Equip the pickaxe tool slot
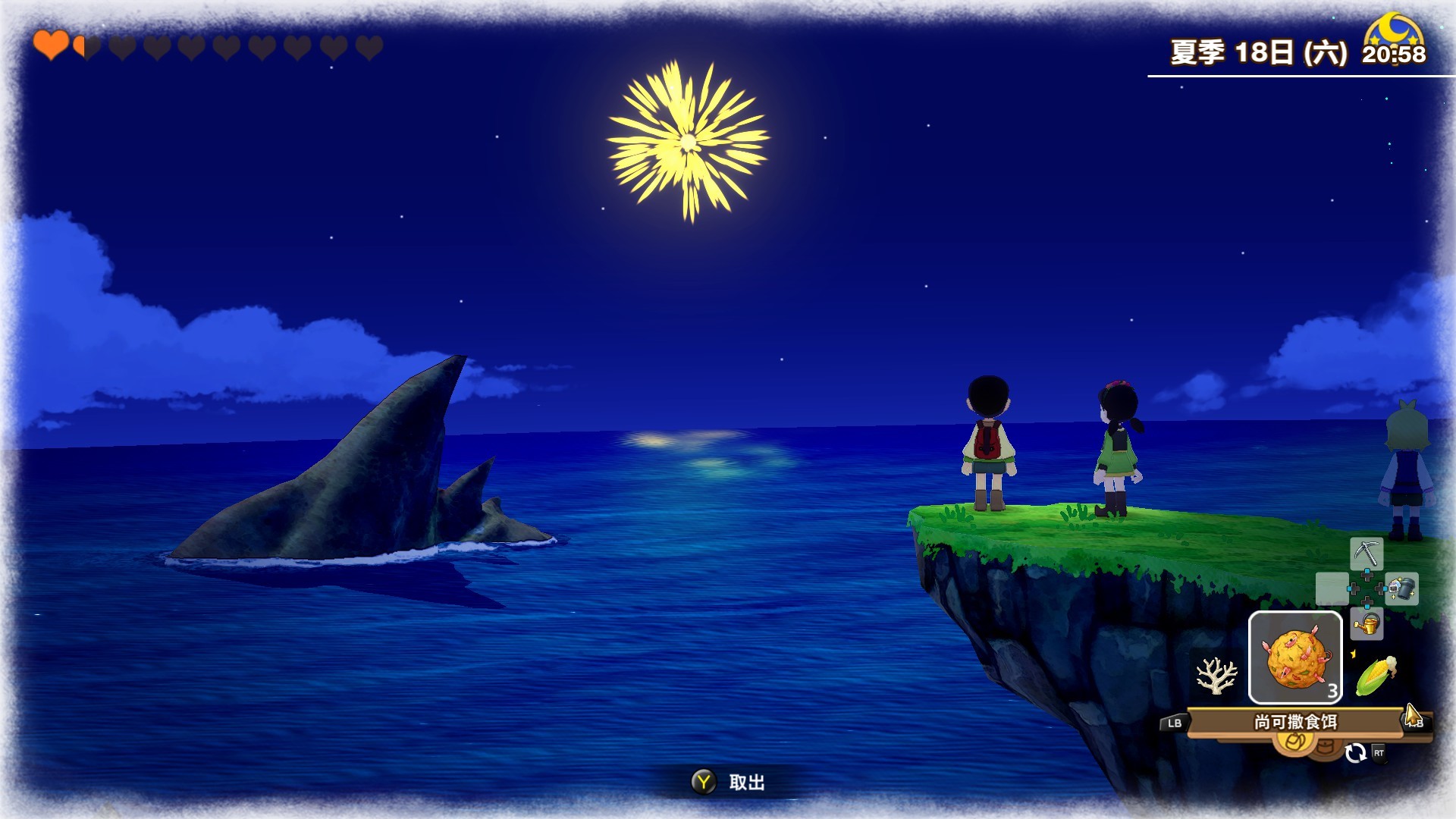 [x=1367, y=554]
